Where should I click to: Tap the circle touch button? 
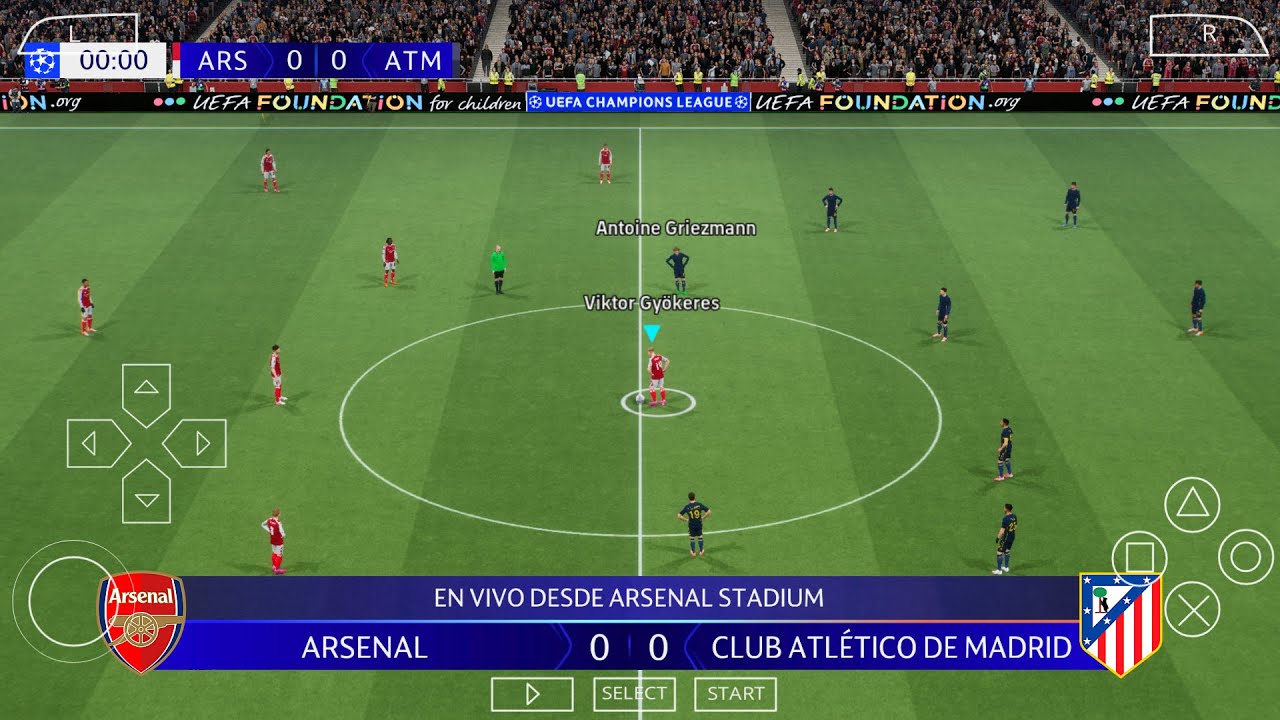[1245, 557]
